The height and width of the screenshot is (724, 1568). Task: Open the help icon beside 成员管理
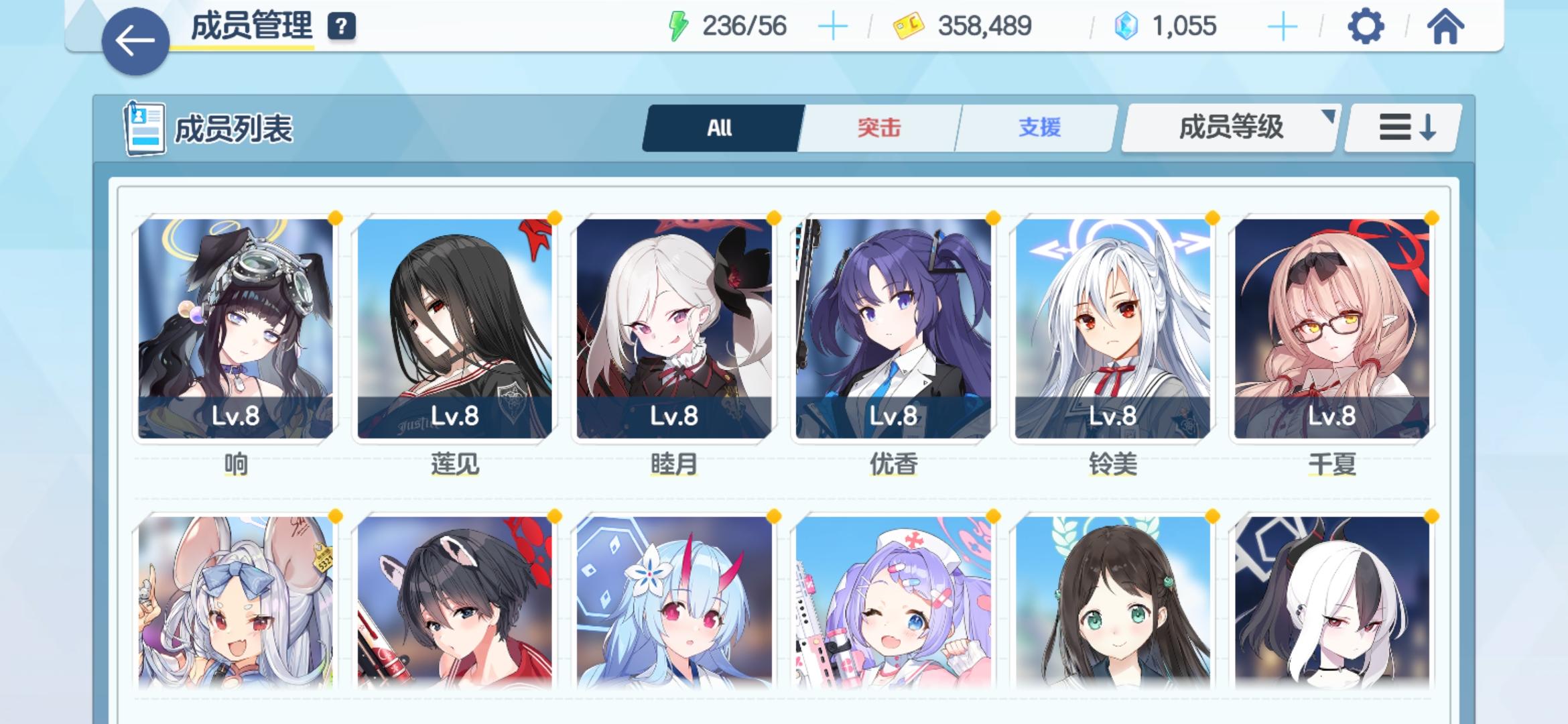tap(340, 25)
